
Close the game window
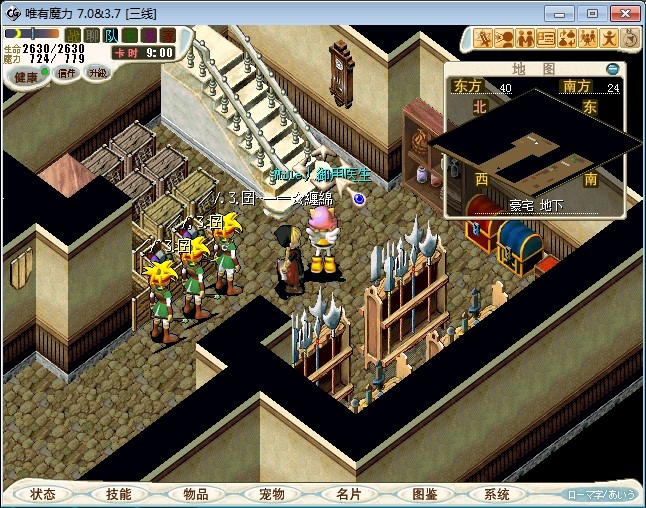coord(622,12)
